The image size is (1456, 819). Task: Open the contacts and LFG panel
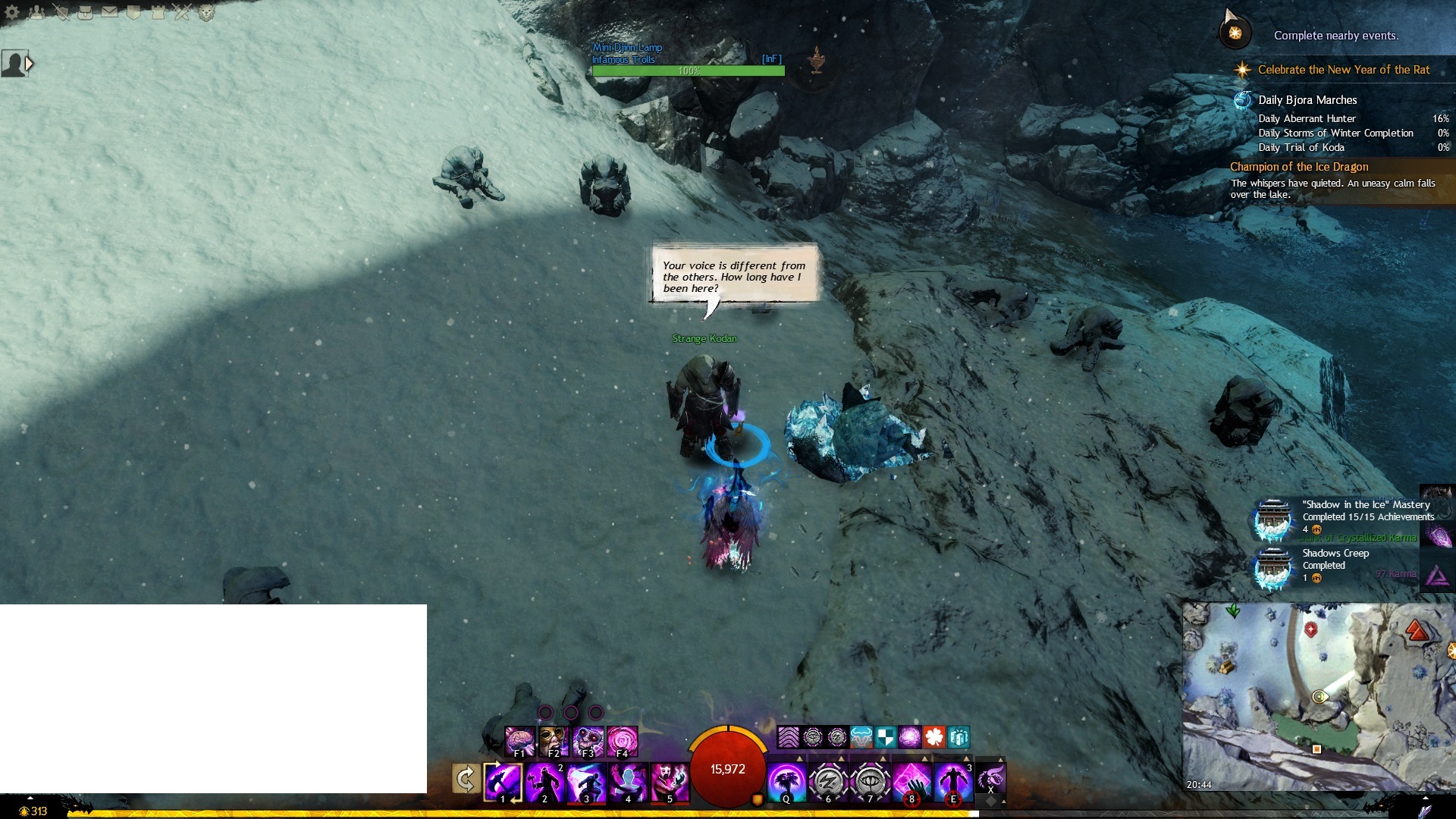click(36, 11)
